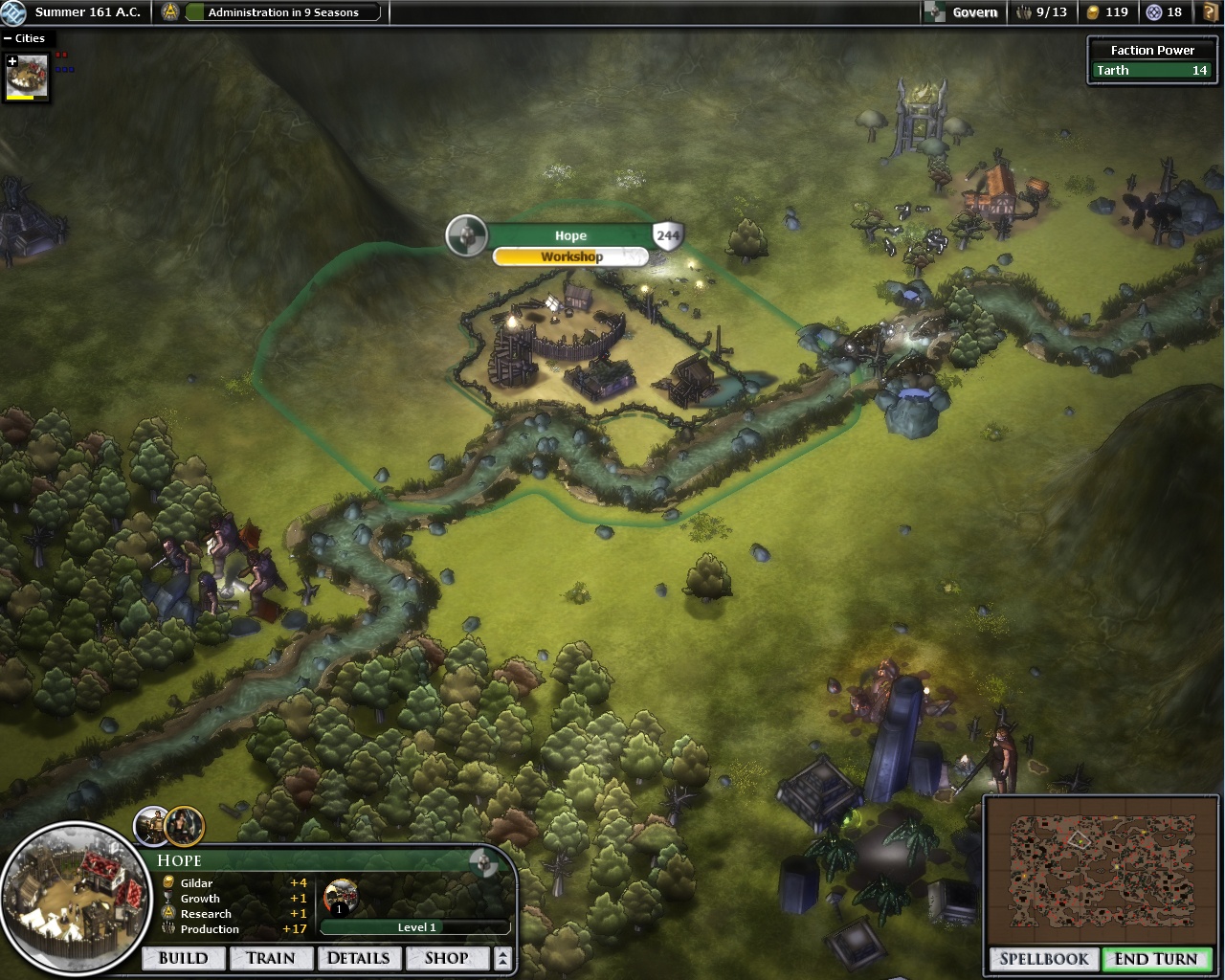Select the dark-haired hero portrait above Hope panel
Viewport: 1225px width, 980px height.
(x=185, y=824)
